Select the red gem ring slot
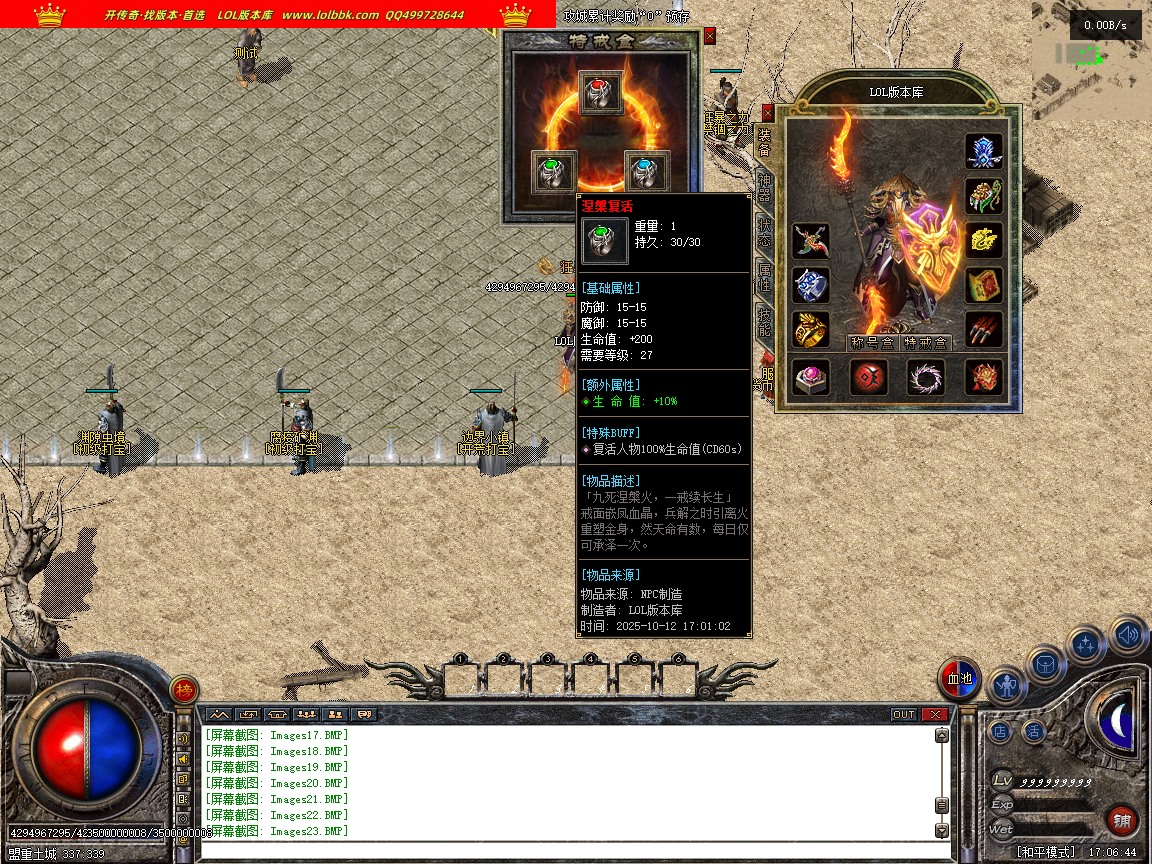This screenshot has height=864, width=1152. 600,93
